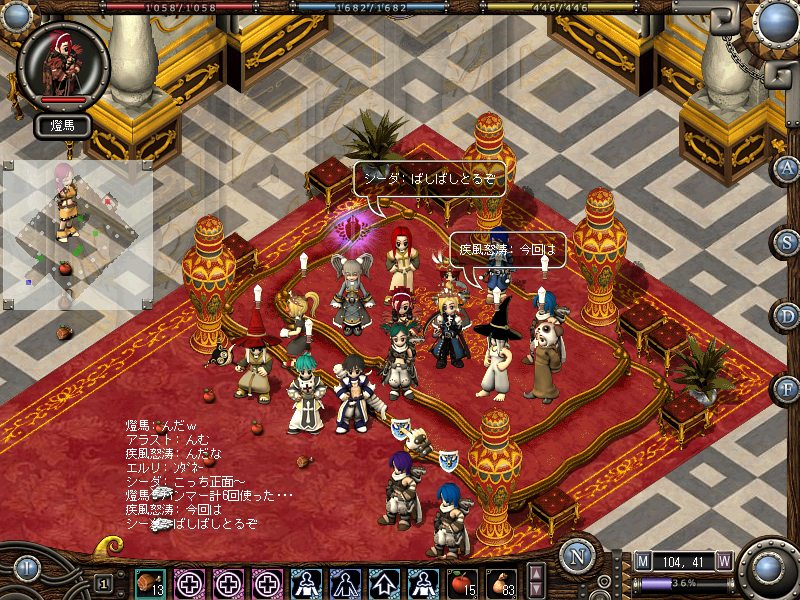The height and width of the screenshot is (600, 800).
Task: Click the round F button
Action: [788, 388]
